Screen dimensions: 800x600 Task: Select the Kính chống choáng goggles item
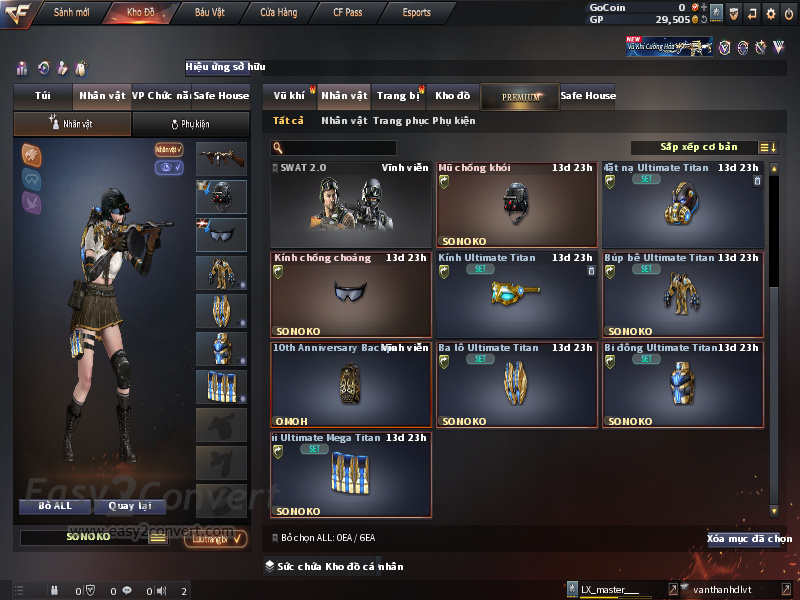click(351, 295)
